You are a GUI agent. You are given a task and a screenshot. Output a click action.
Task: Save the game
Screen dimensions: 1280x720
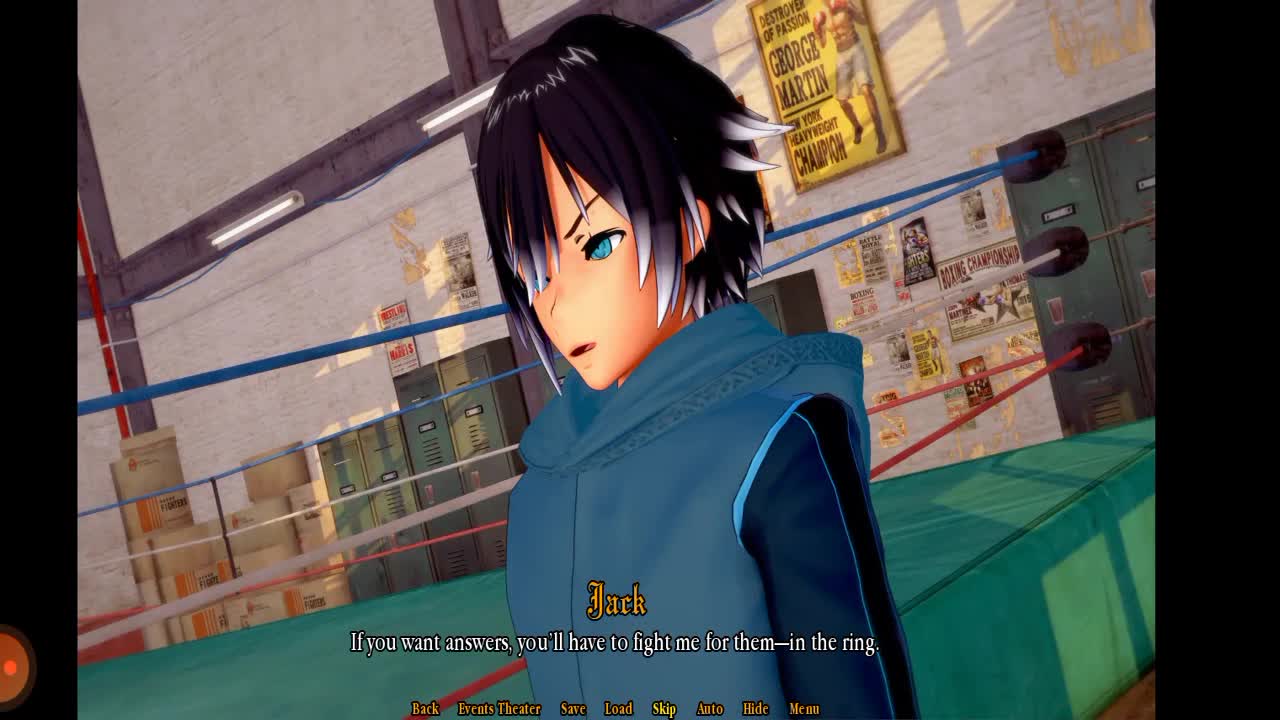[x=573, y=708]
